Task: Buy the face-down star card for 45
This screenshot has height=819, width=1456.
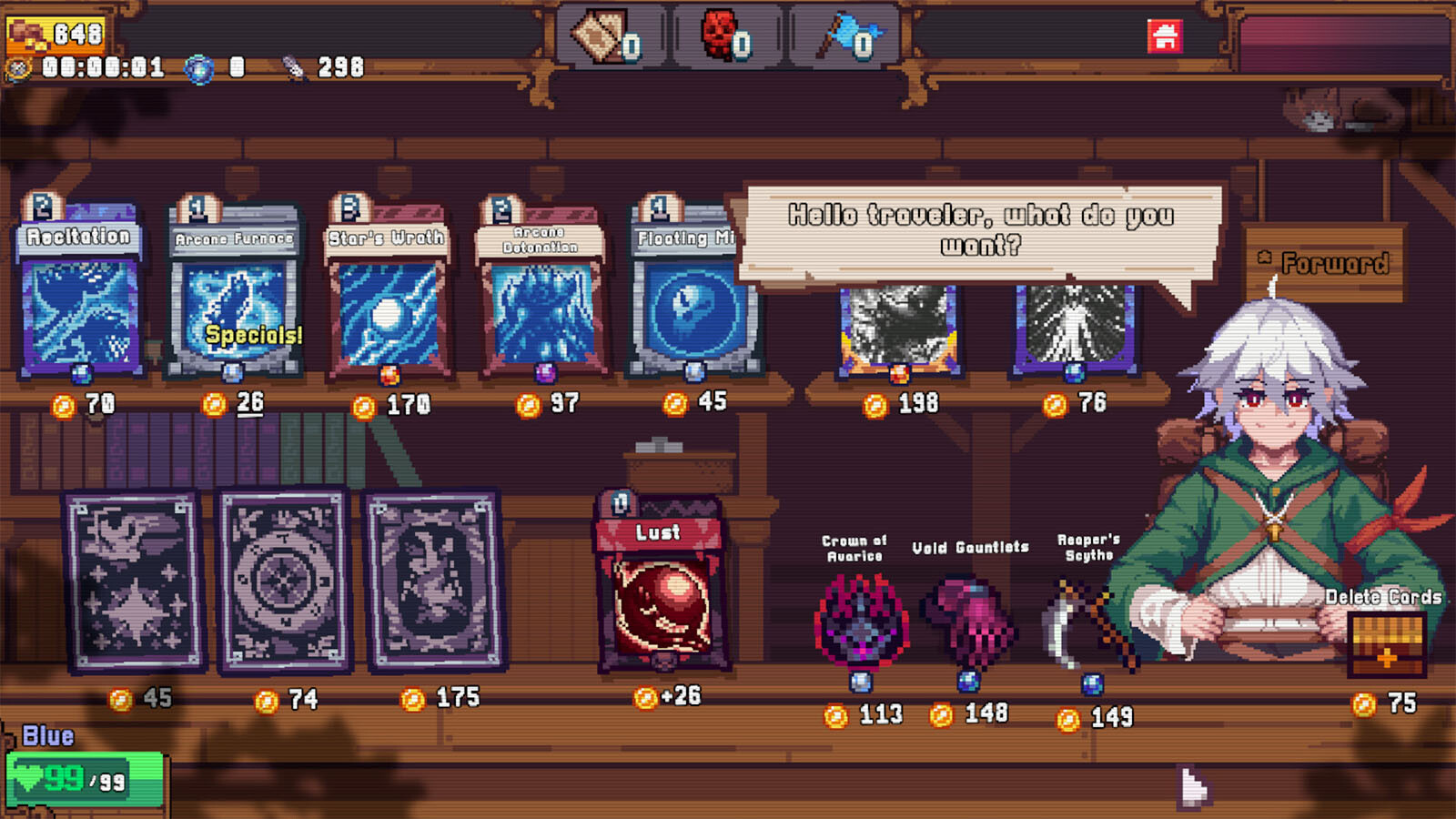Action: point(135,582)
